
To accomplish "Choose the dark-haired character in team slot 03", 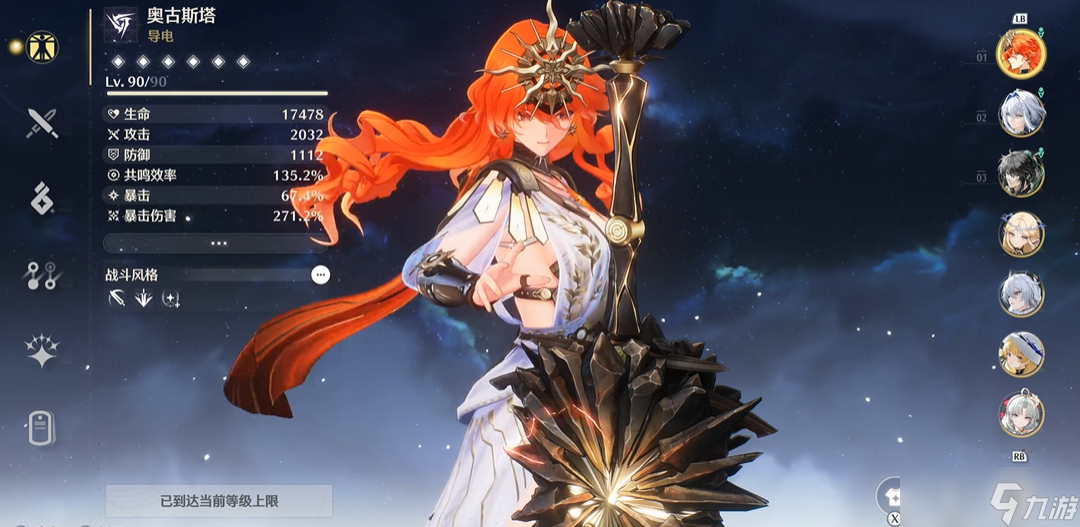I will point(1021,173).
